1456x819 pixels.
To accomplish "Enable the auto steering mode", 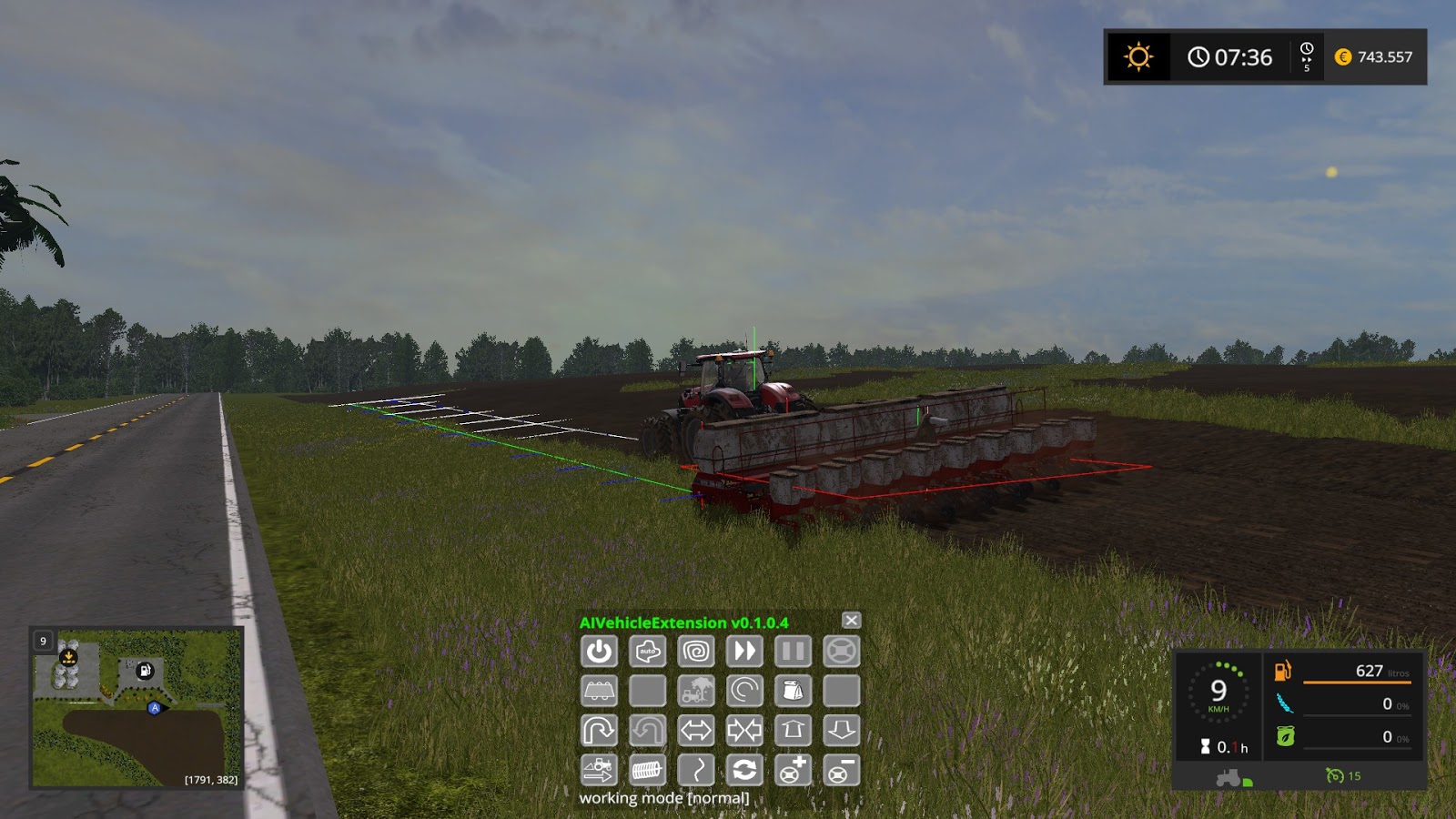I will pyautogui.click(x=649, y=652).
